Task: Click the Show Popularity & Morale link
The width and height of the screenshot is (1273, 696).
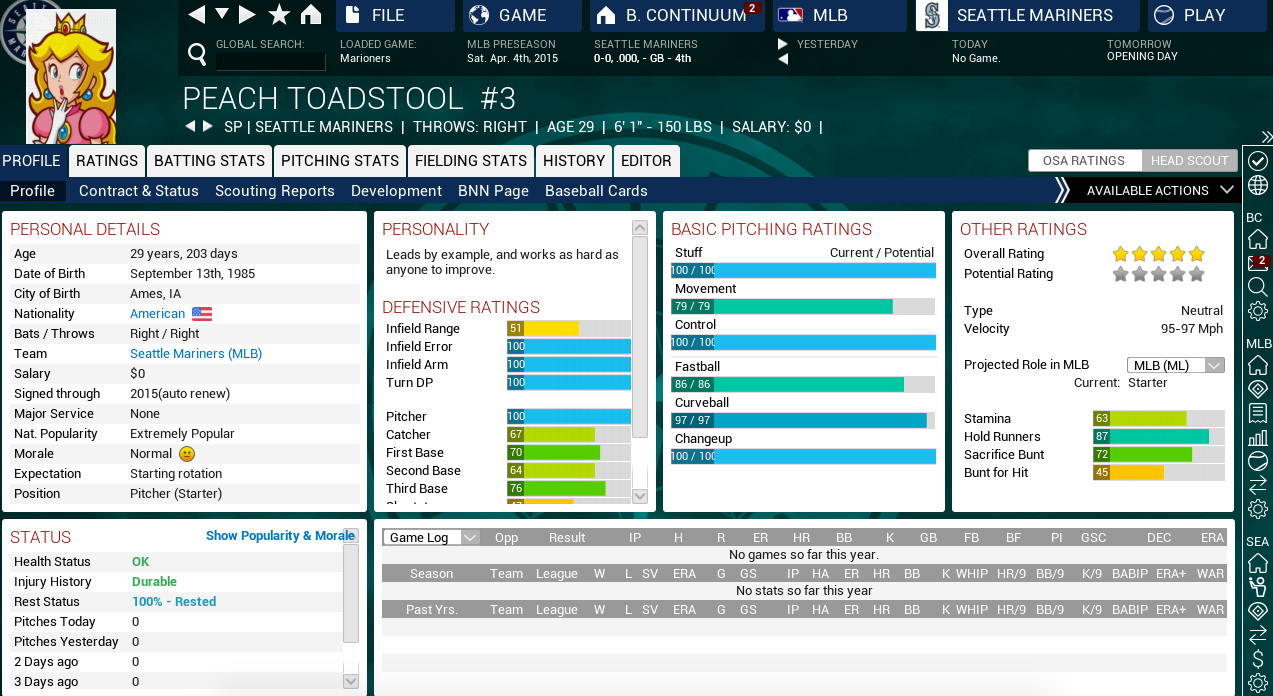Action: 280,536
